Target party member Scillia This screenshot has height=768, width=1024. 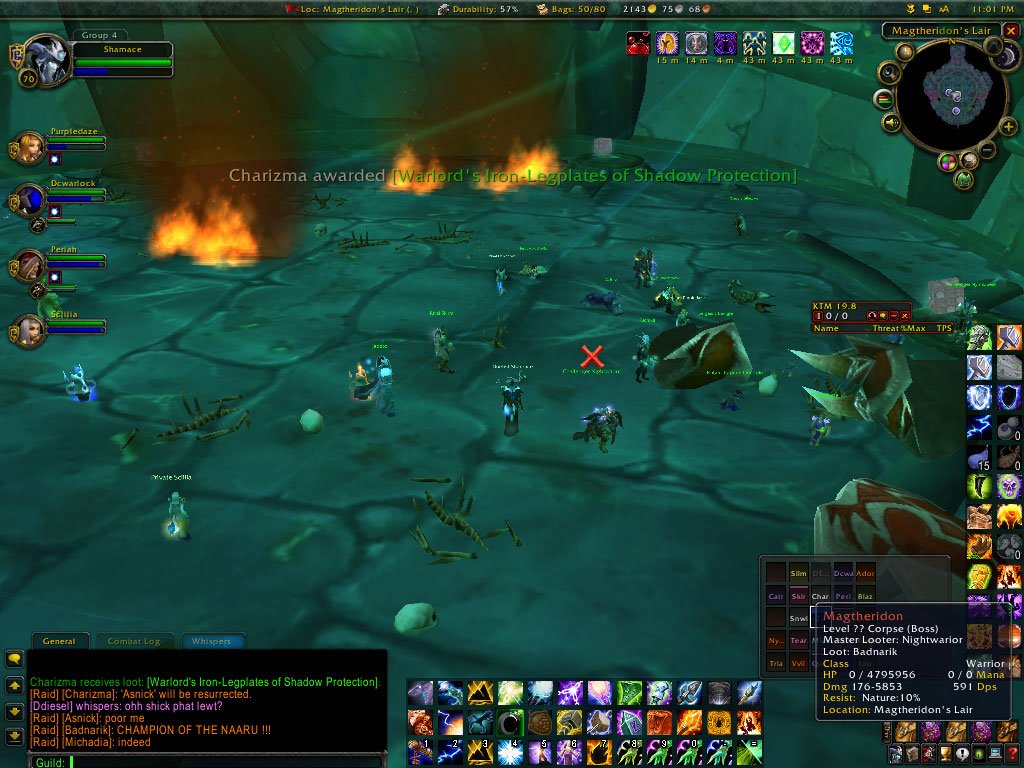point(29,330)
